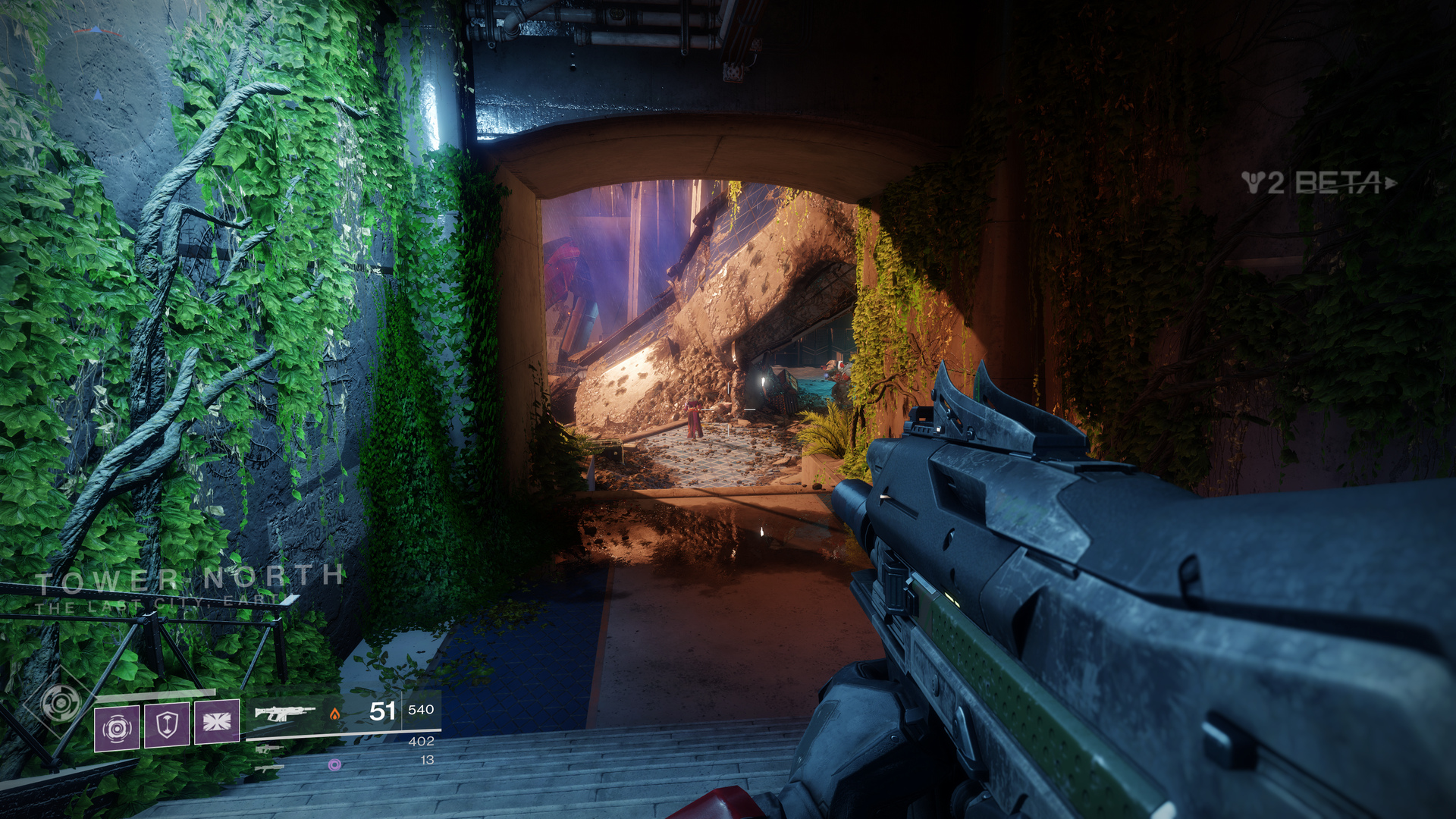The image size is (1456, 819).
Task: Select the equipped scout rifle icon
Action: pos(284,712)
